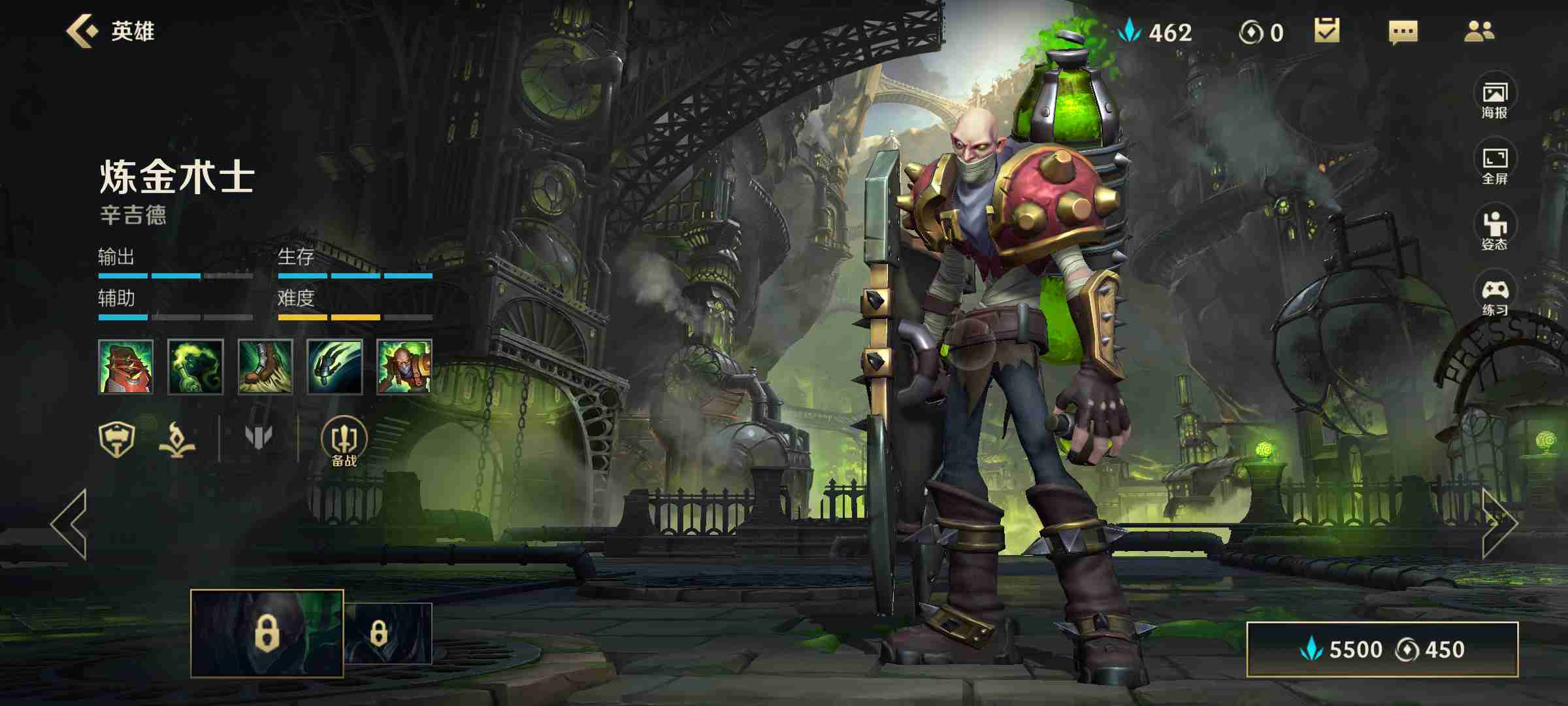
Task: View the ultimate ability portrait icon
Action: [x=404, y=367]
